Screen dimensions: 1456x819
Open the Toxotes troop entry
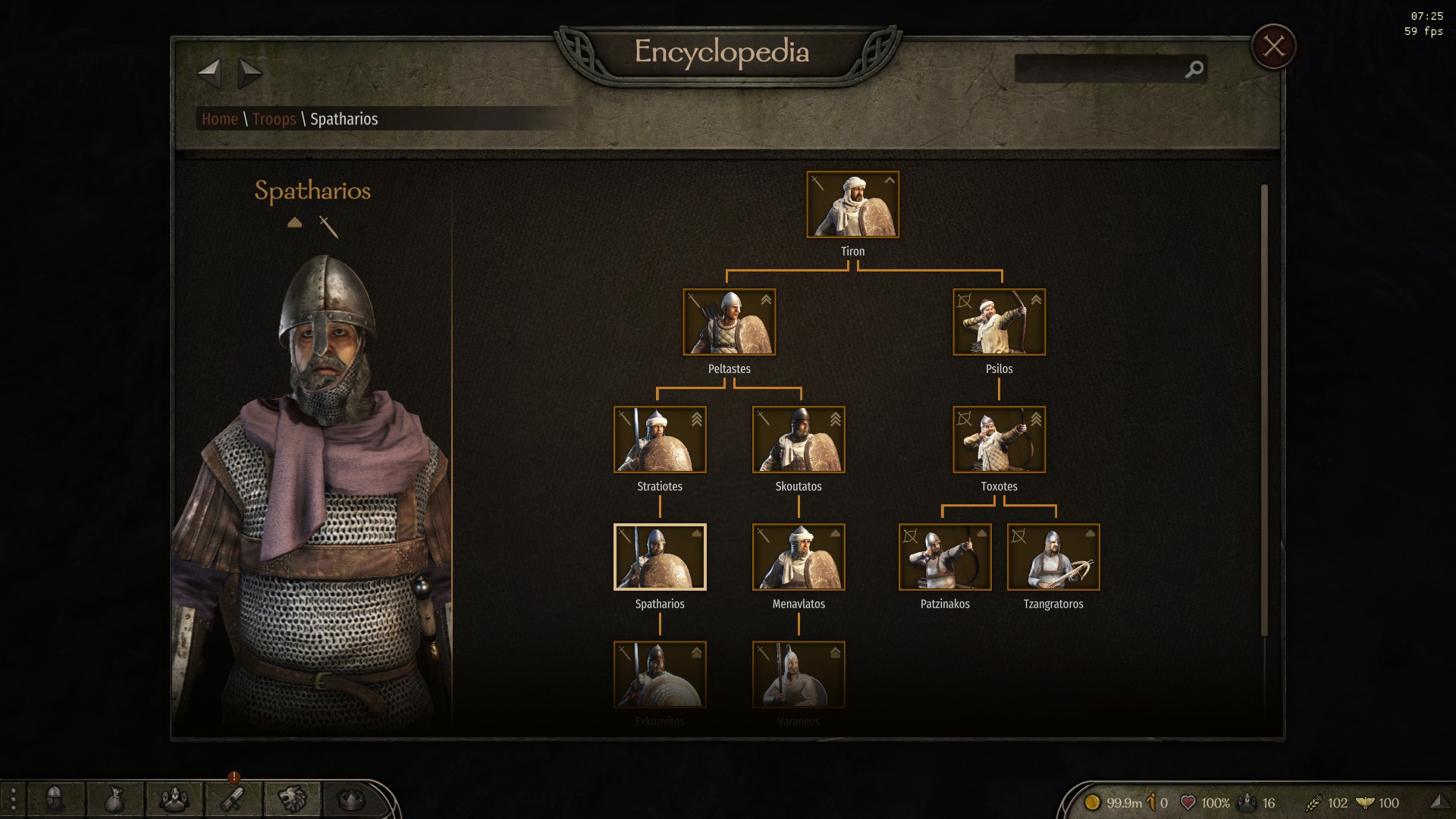click(x=999, y=440)
